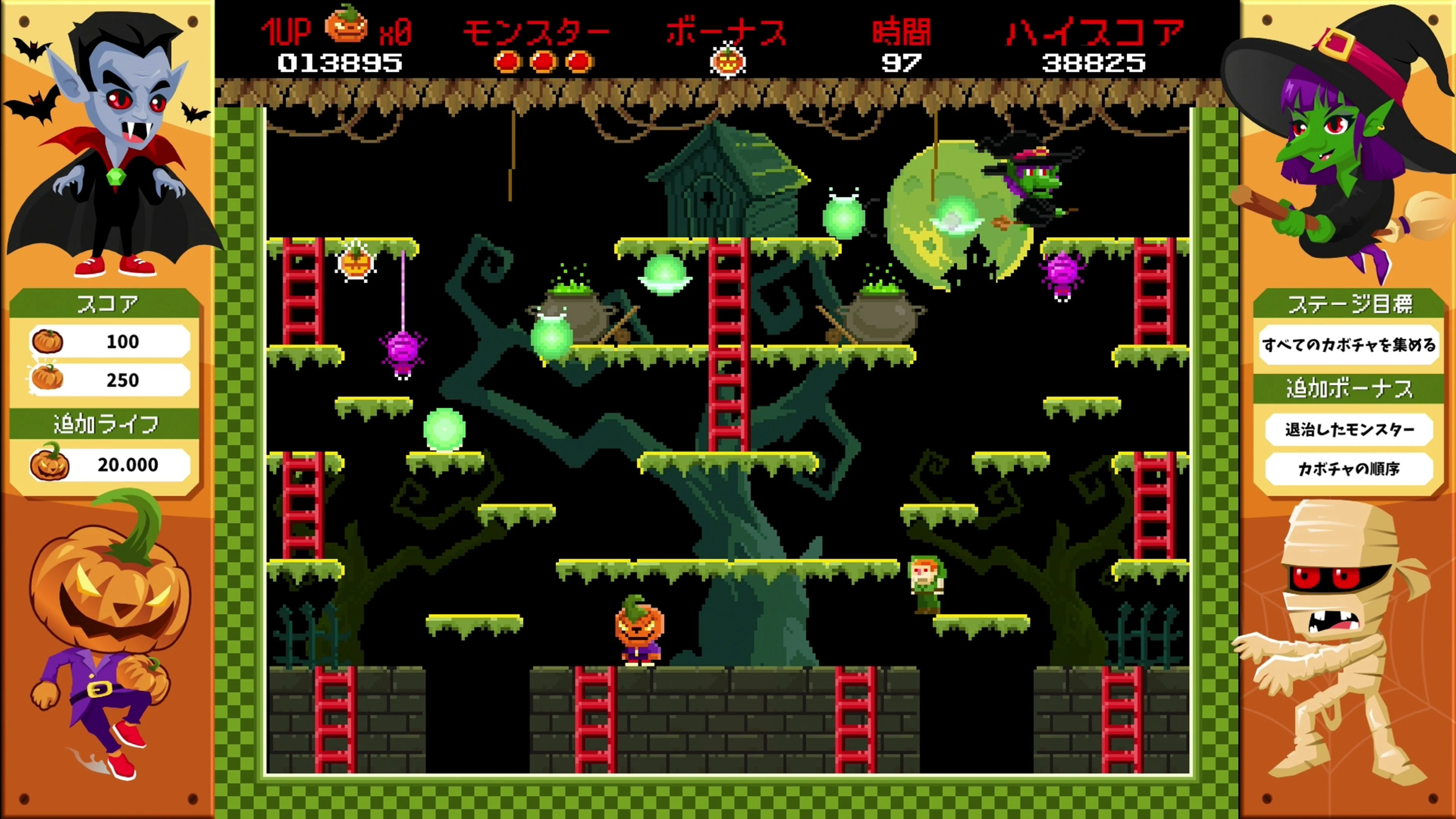Image resolution: width=1456 pixels, height=819 pixels.
Task: Select the bonus pumpkin indicator under ボーナス
Action: 729,62
